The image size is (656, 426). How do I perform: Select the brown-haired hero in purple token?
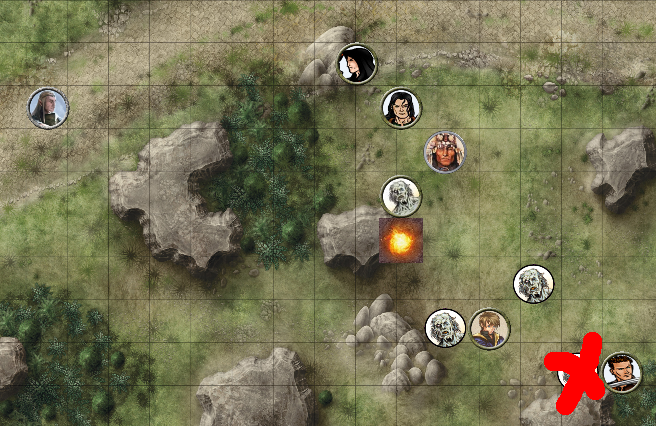point(489,328)
